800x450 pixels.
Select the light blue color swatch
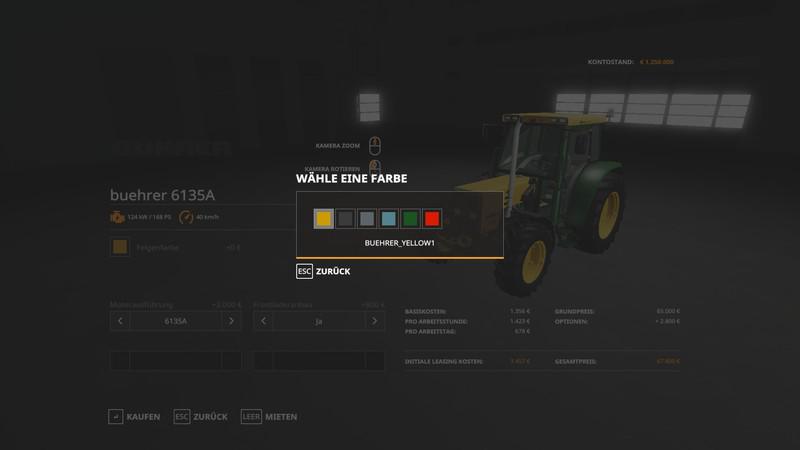pos(389,219)
